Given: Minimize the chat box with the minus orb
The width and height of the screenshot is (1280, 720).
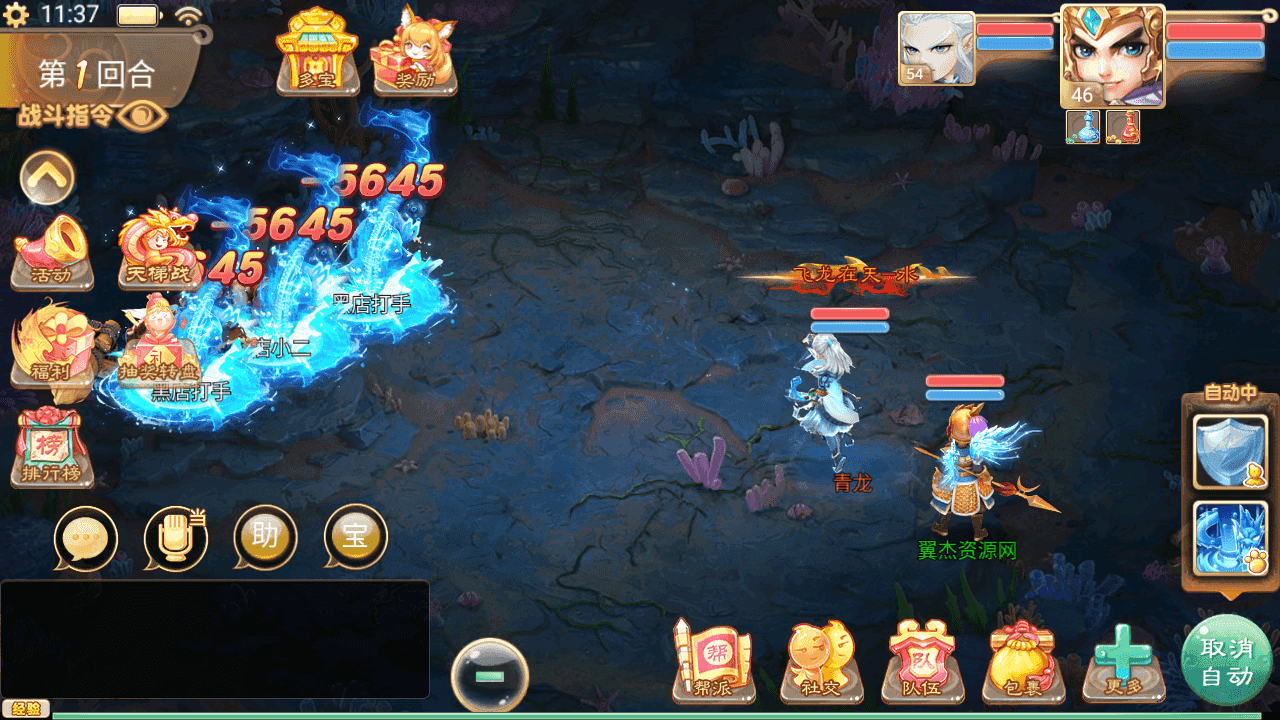Looking at the screenshot, I should point(489,677).
